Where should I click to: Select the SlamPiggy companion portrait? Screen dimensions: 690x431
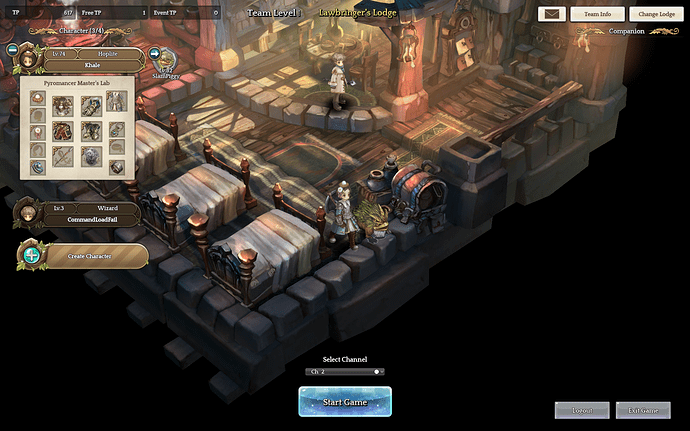[x=166, y=60]
